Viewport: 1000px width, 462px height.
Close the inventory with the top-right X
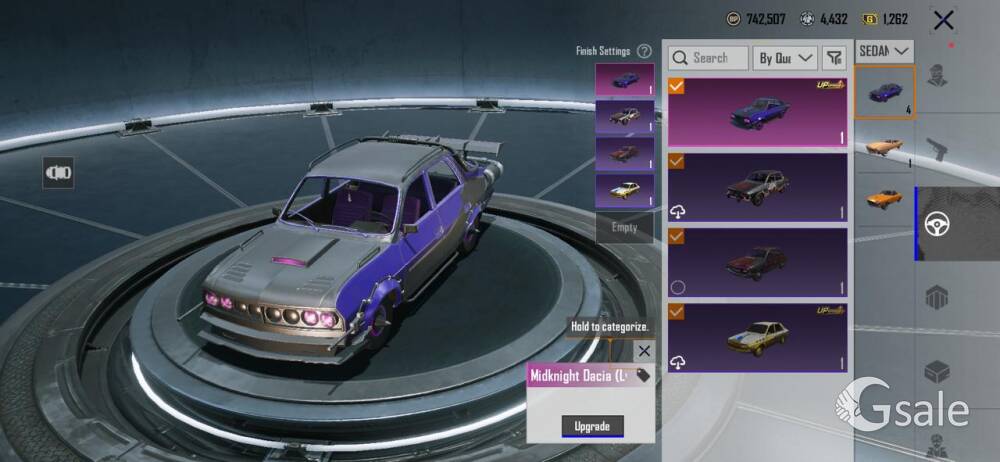tap(942, 19)
